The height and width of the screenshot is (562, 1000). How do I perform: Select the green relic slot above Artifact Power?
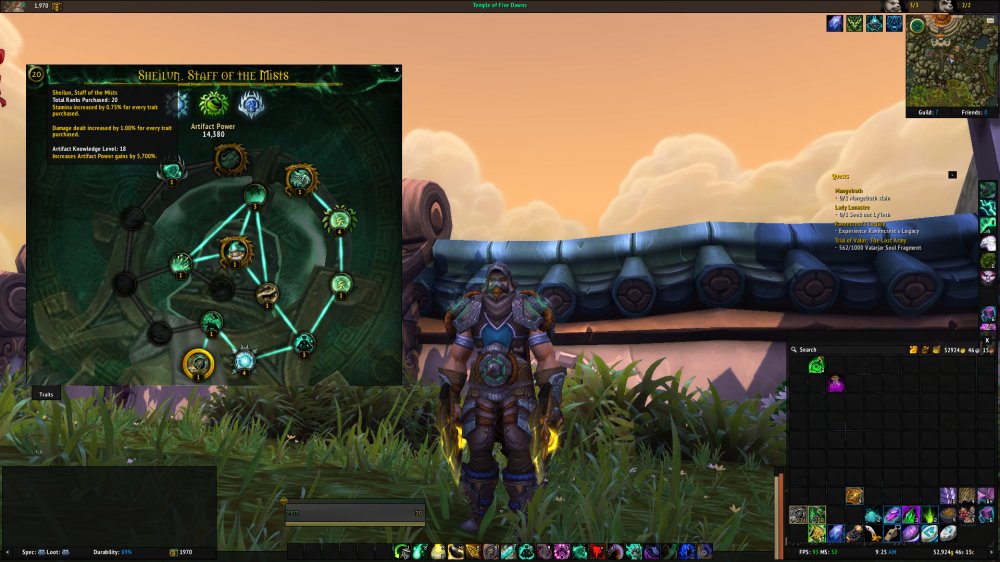pos(213,104)
